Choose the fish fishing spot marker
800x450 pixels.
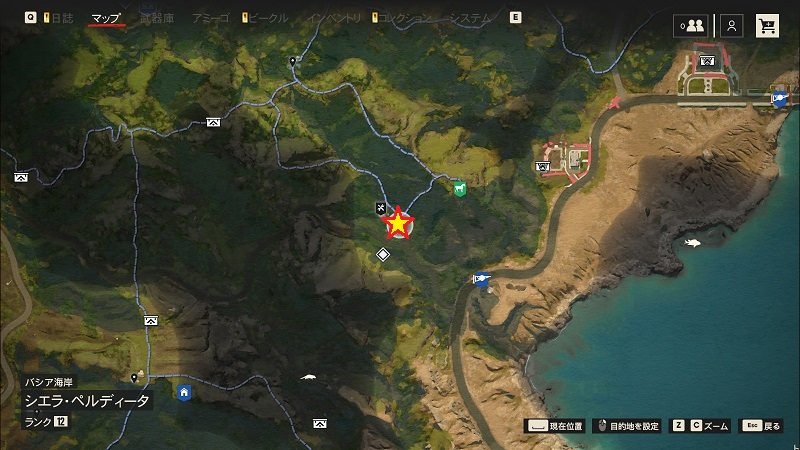point(692,243)
